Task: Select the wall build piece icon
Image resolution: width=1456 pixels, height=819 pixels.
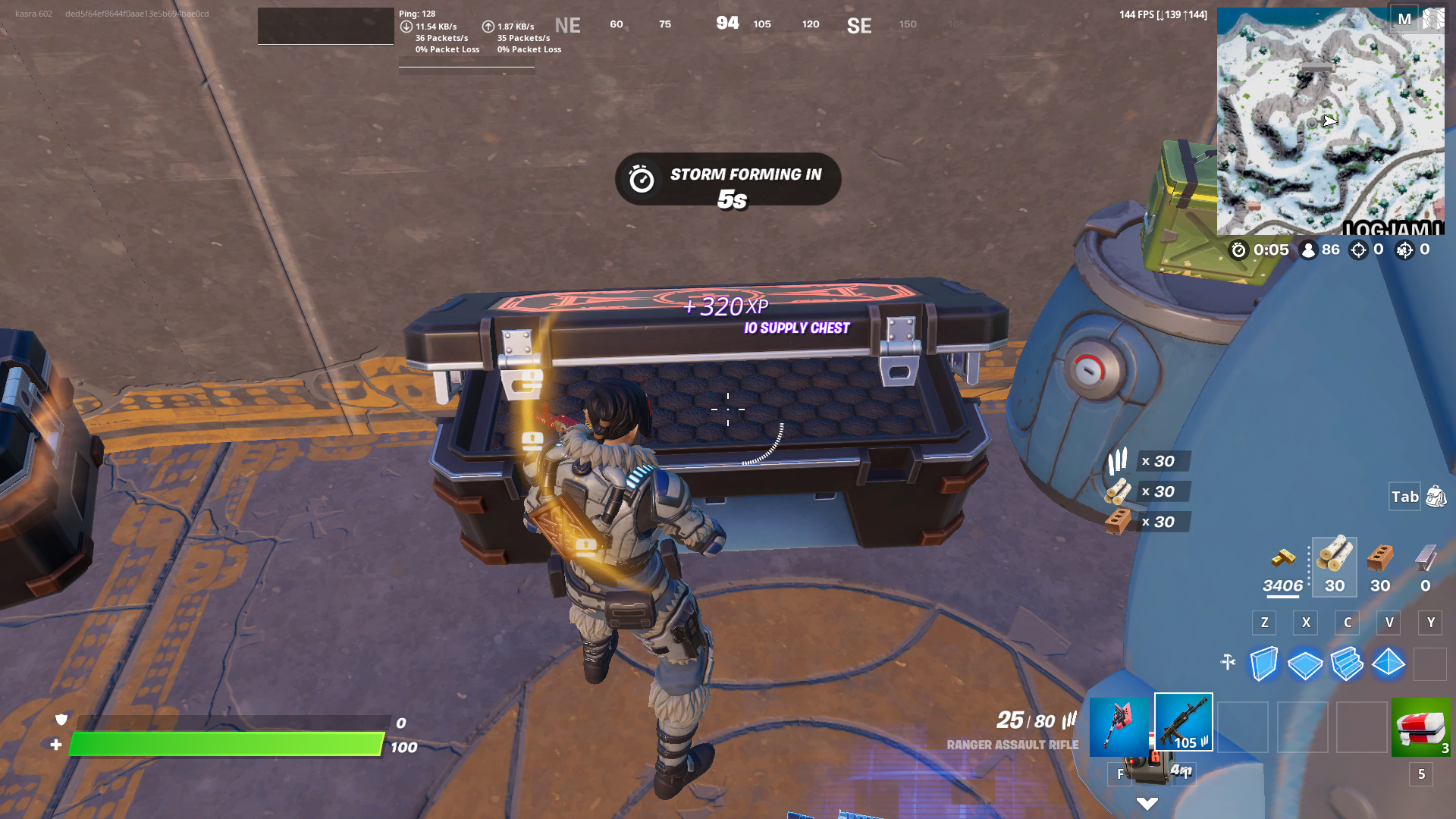Action: [x=1265, y=664]
